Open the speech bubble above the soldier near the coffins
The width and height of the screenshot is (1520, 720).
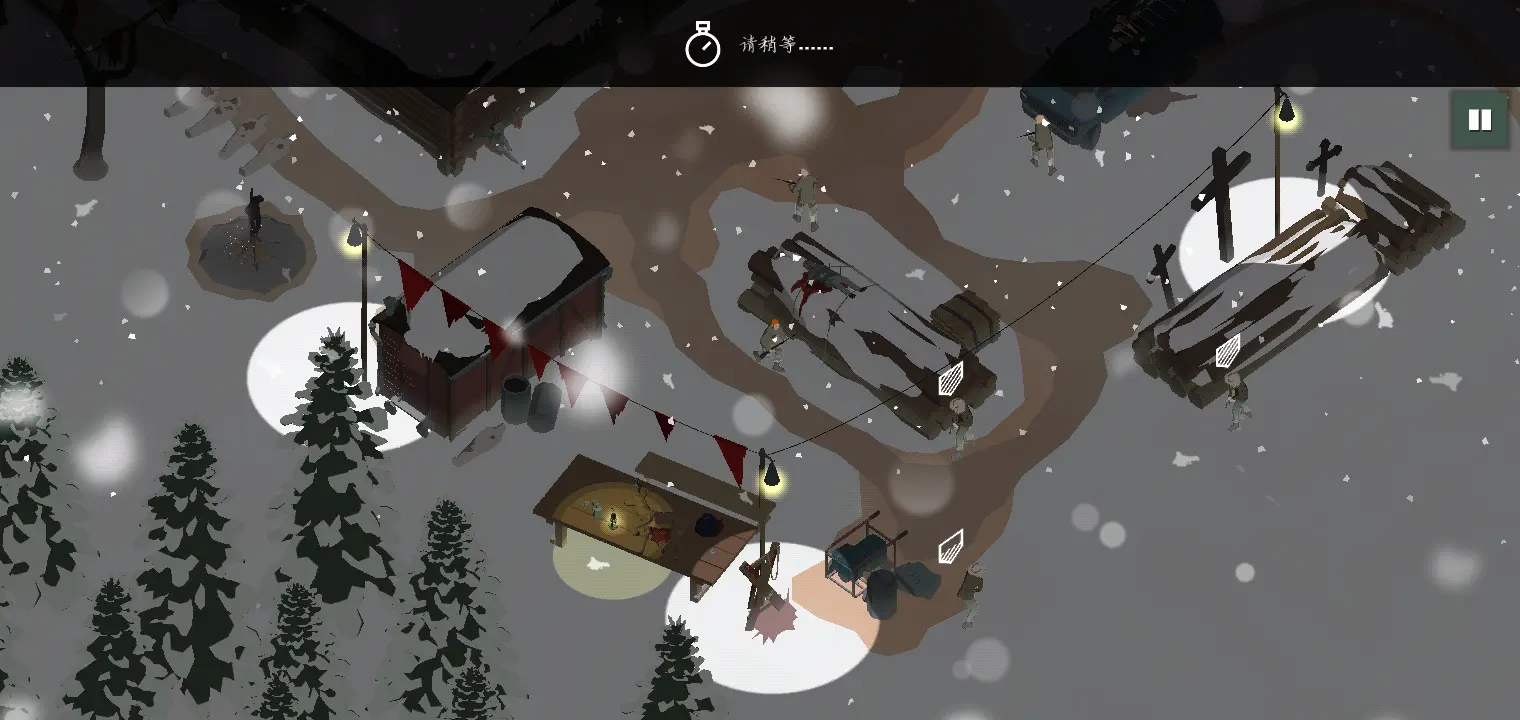[x=1227, y=352]
